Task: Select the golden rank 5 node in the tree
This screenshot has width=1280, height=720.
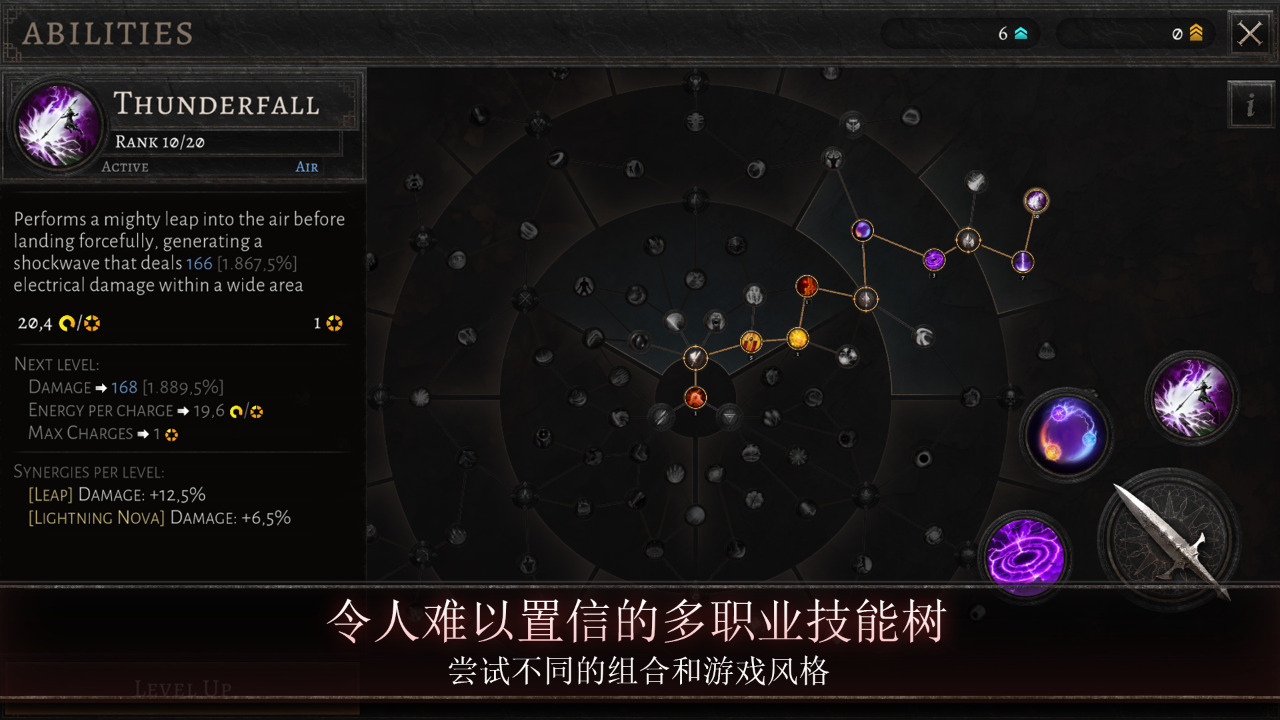Action: (751, 341)
